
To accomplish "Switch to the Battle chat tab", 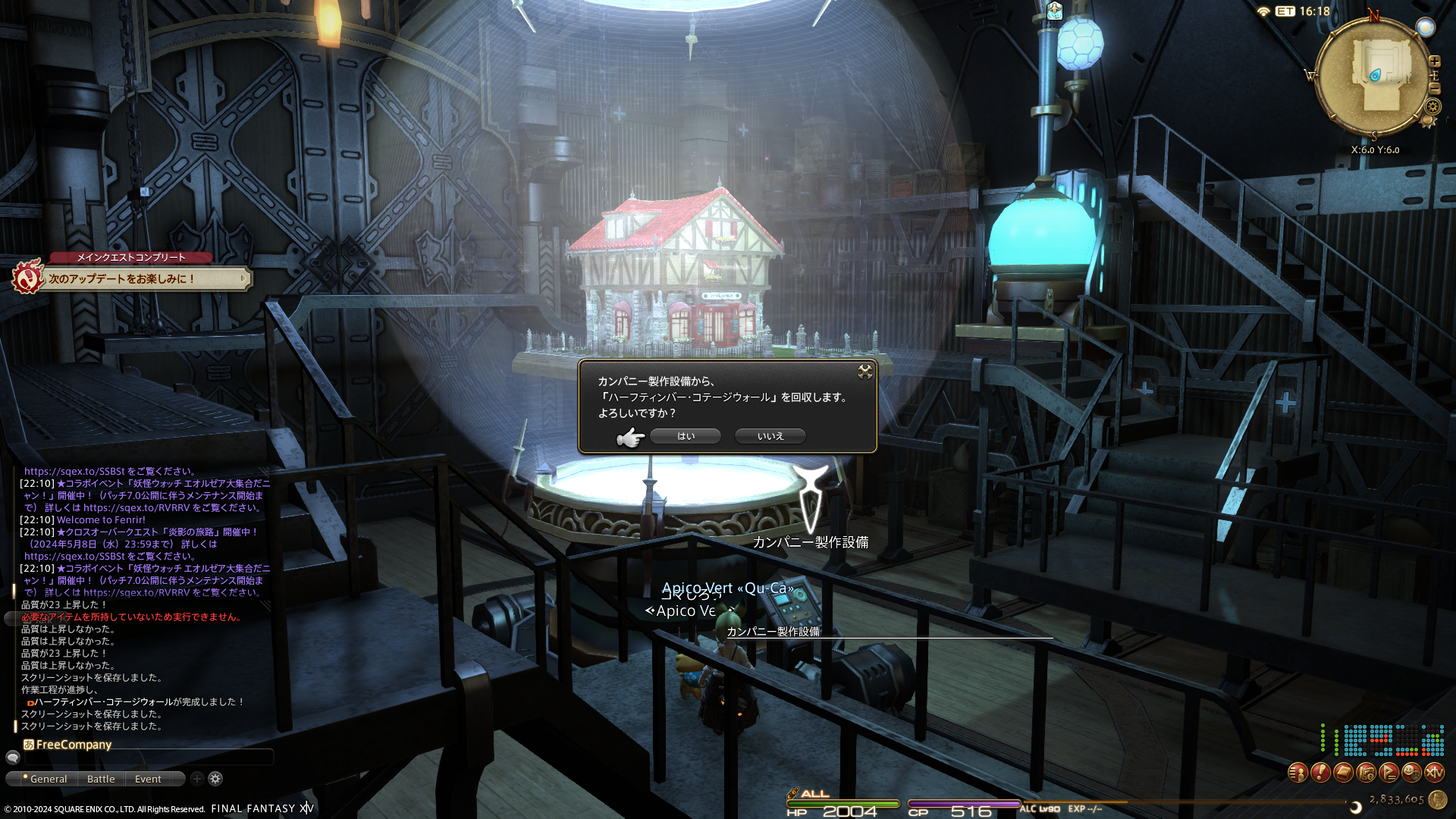I will tap(101, 779).
